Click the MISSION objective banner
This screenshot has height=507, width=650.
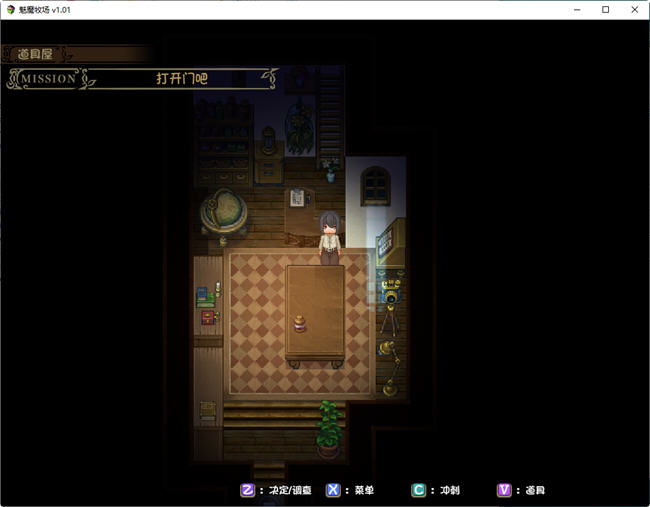142,78
